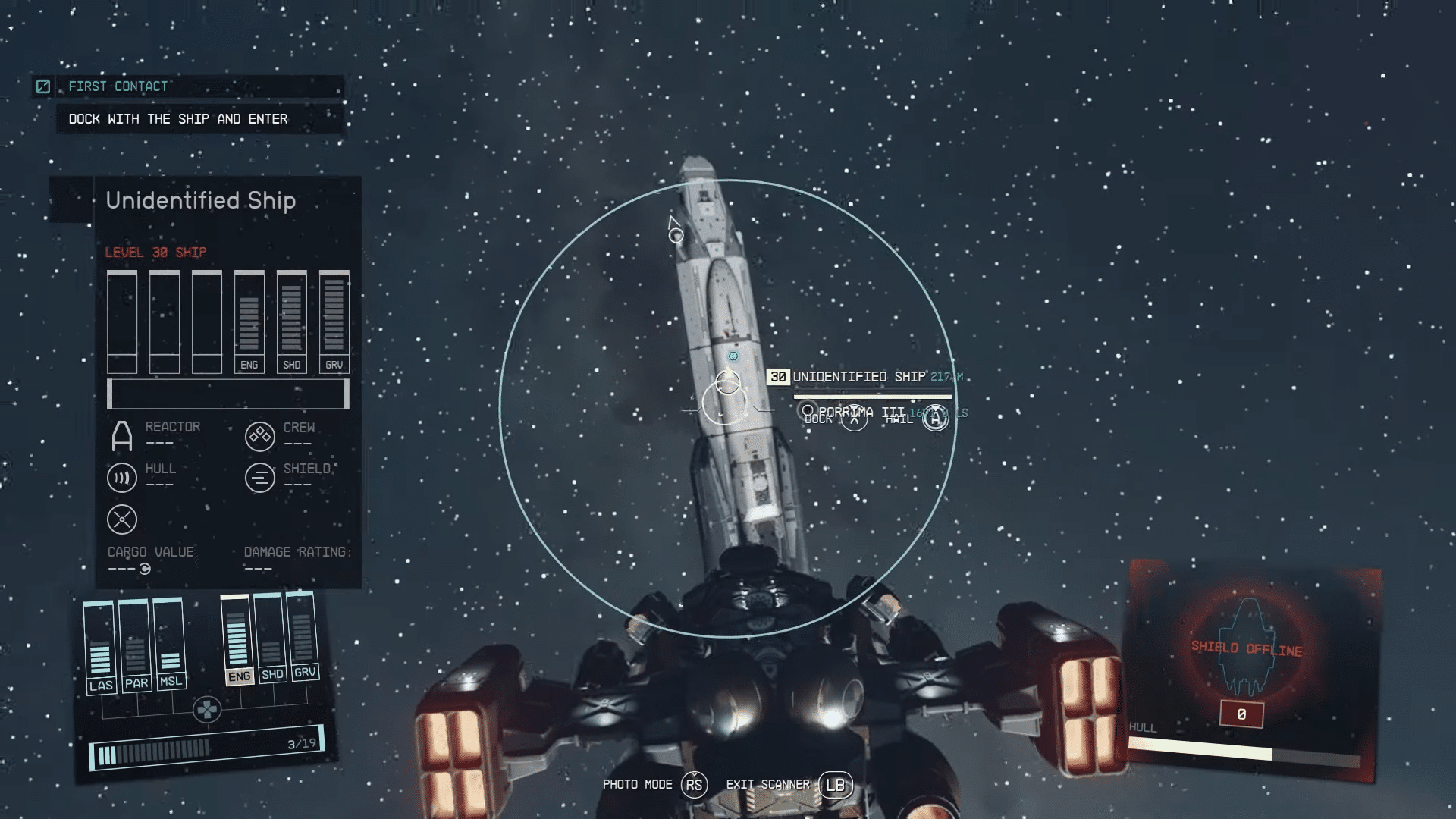The height and width of the screenshot is (819, 1456).
Task: Click the Porrima III marker on target
Action: tap(808, 409)
